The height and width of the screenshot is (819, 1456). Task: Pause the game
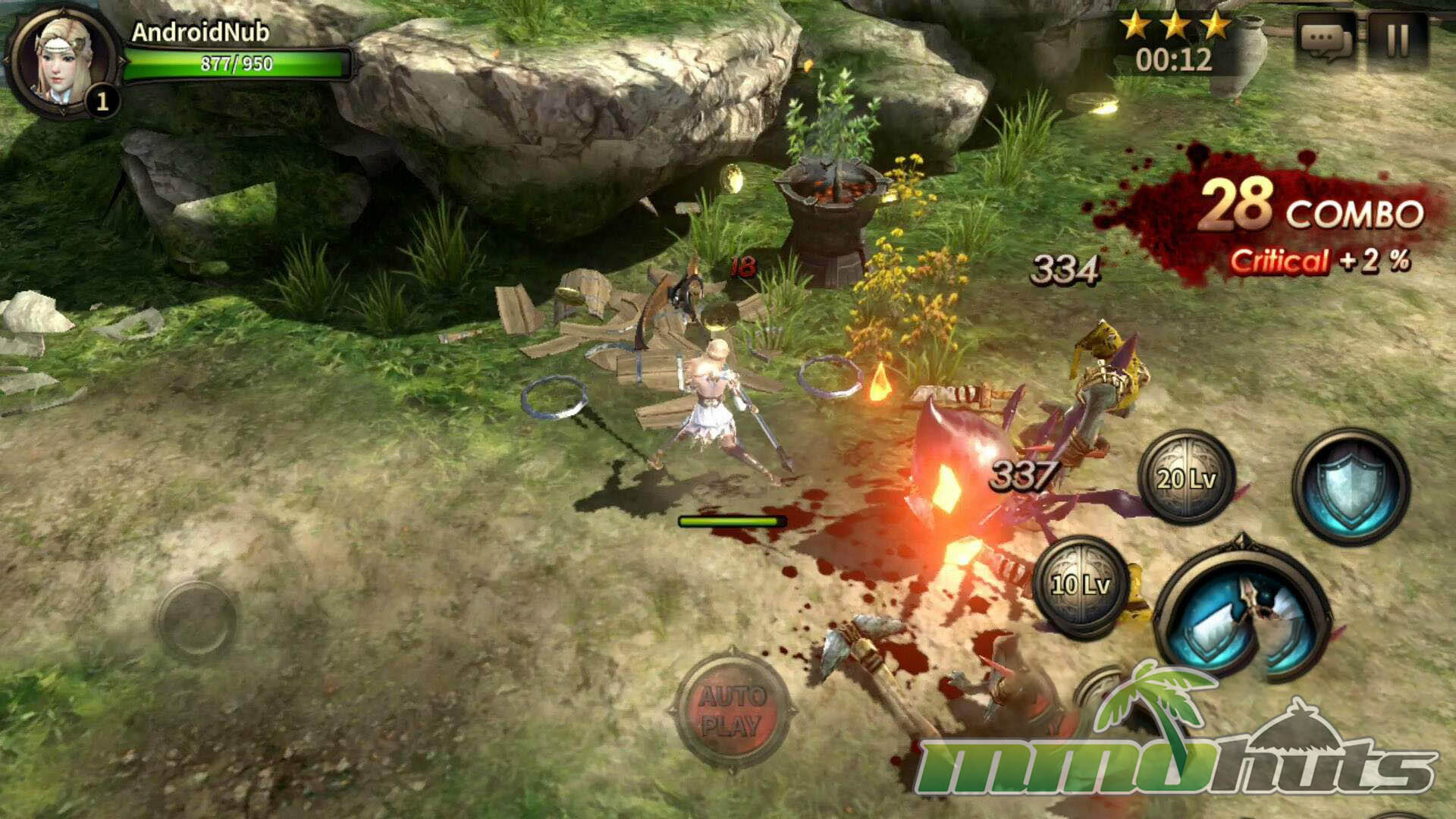(1398, 39)
